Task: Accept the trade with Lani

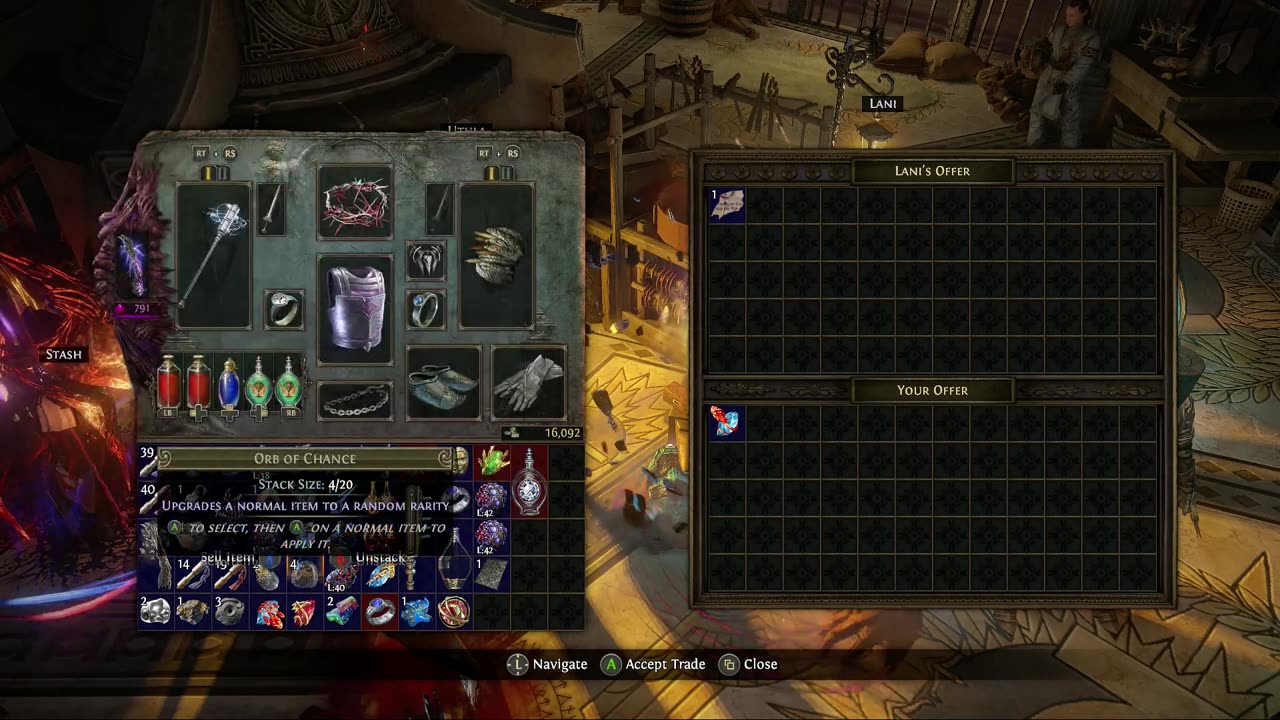Action: pyautogui.click(x=653, y=664)
